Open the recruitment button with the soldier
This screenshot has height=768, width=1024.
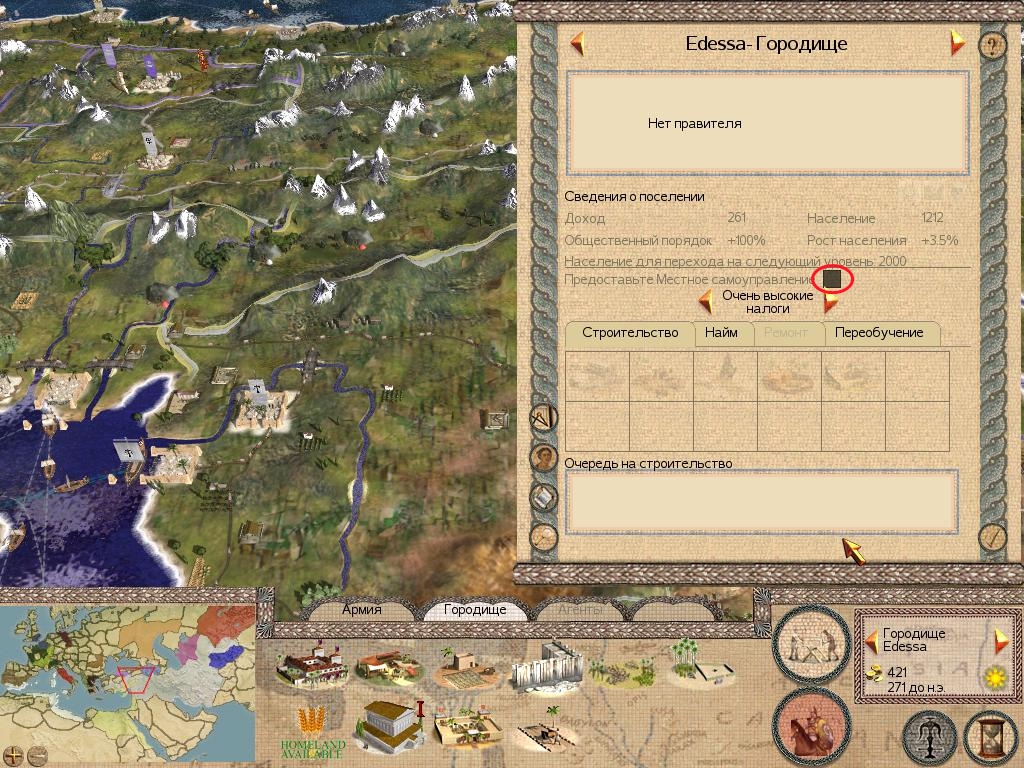coord(813,724)
